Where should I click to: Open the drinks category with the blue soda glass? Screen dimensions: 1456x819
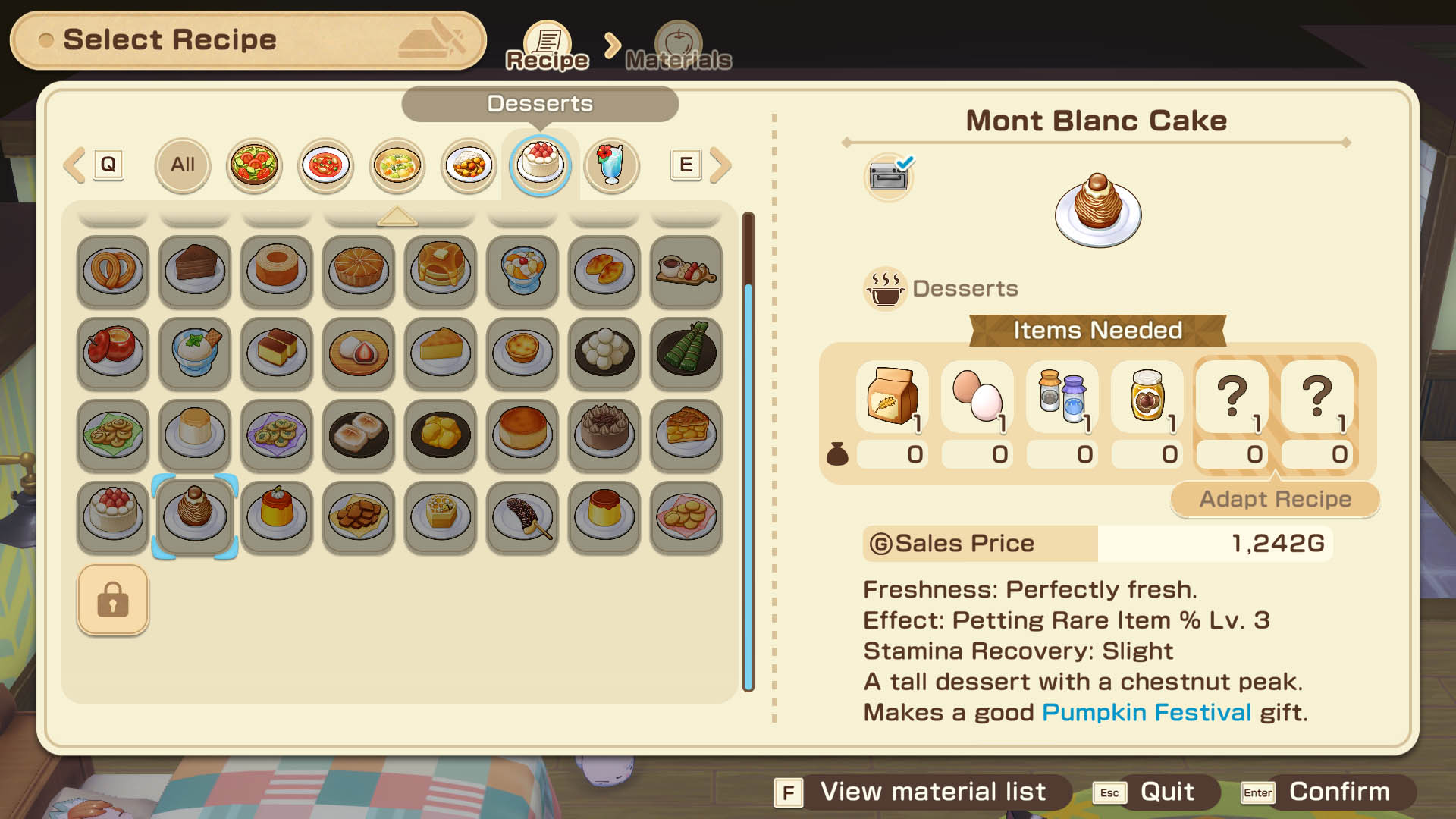pyautogui.click(x=611, y=165)
